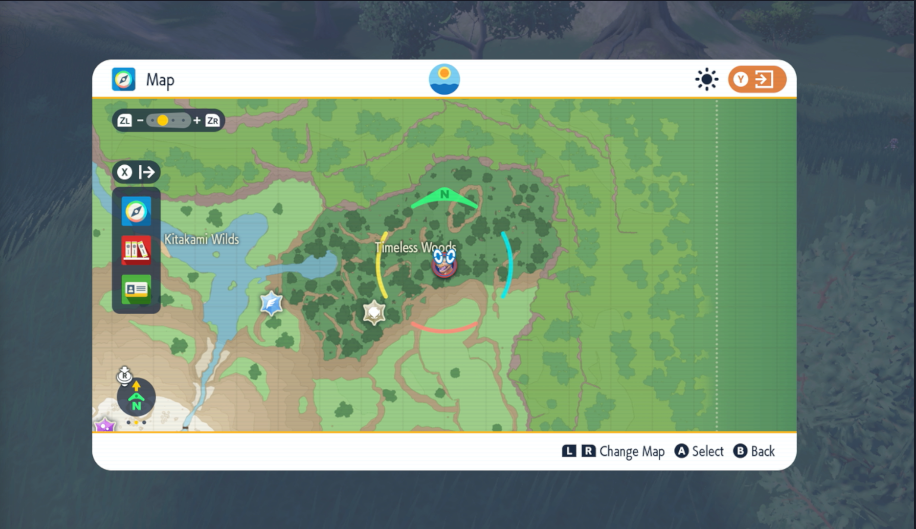Image resolution: width=916 pixels, height=529 pixels.
Task: Click the sun-over-water time of day icon
Action: (444, 79)
